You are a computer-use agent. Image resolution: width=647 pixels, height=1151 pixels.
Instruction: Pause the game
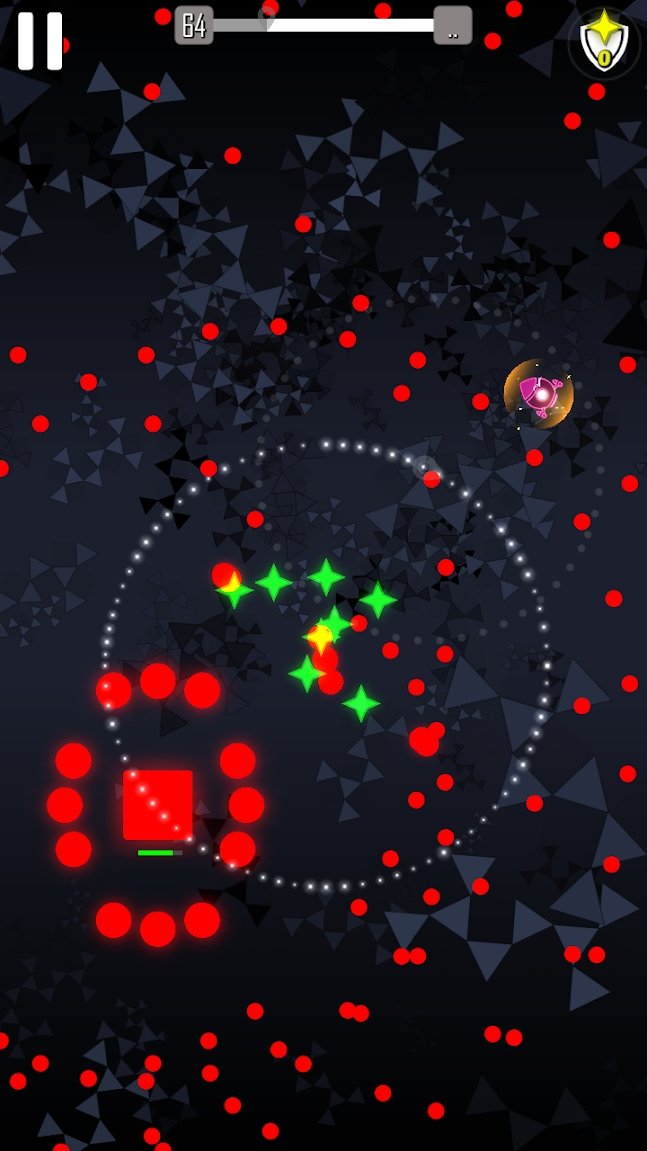click(40, 41)
